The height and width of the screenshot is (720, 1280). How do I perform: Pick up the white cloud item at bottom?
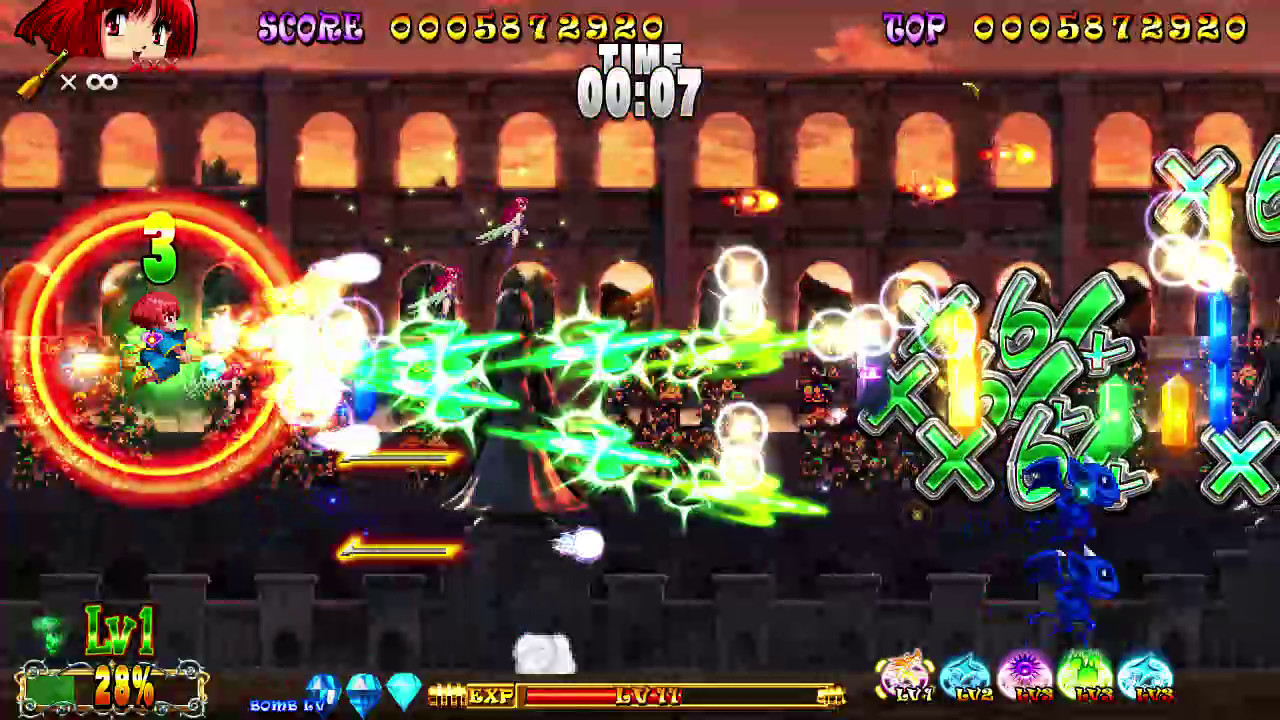[x=545, y=655]
